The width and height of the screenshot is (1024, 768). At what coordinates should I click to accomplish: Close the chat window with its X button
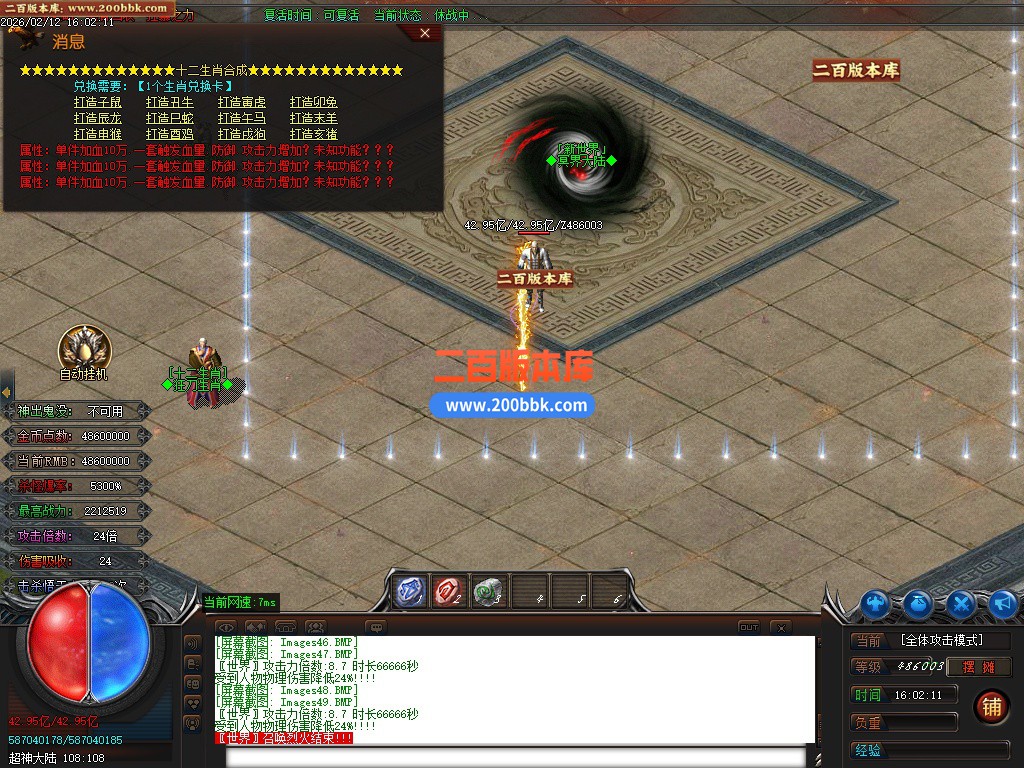[781, 628]
